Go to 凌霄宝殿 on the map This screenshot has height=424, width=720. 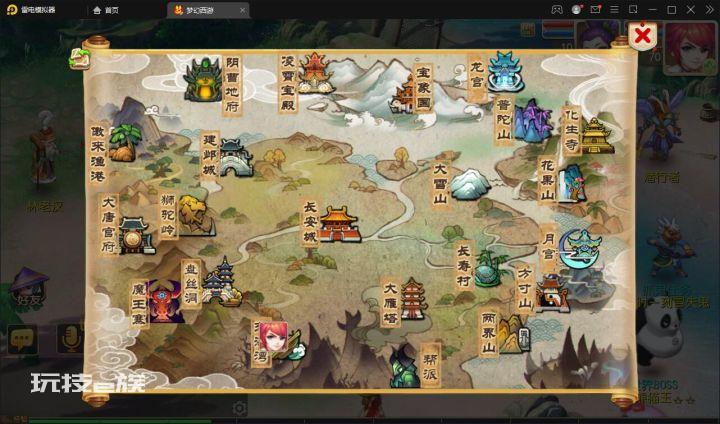(x=313, y=73)
